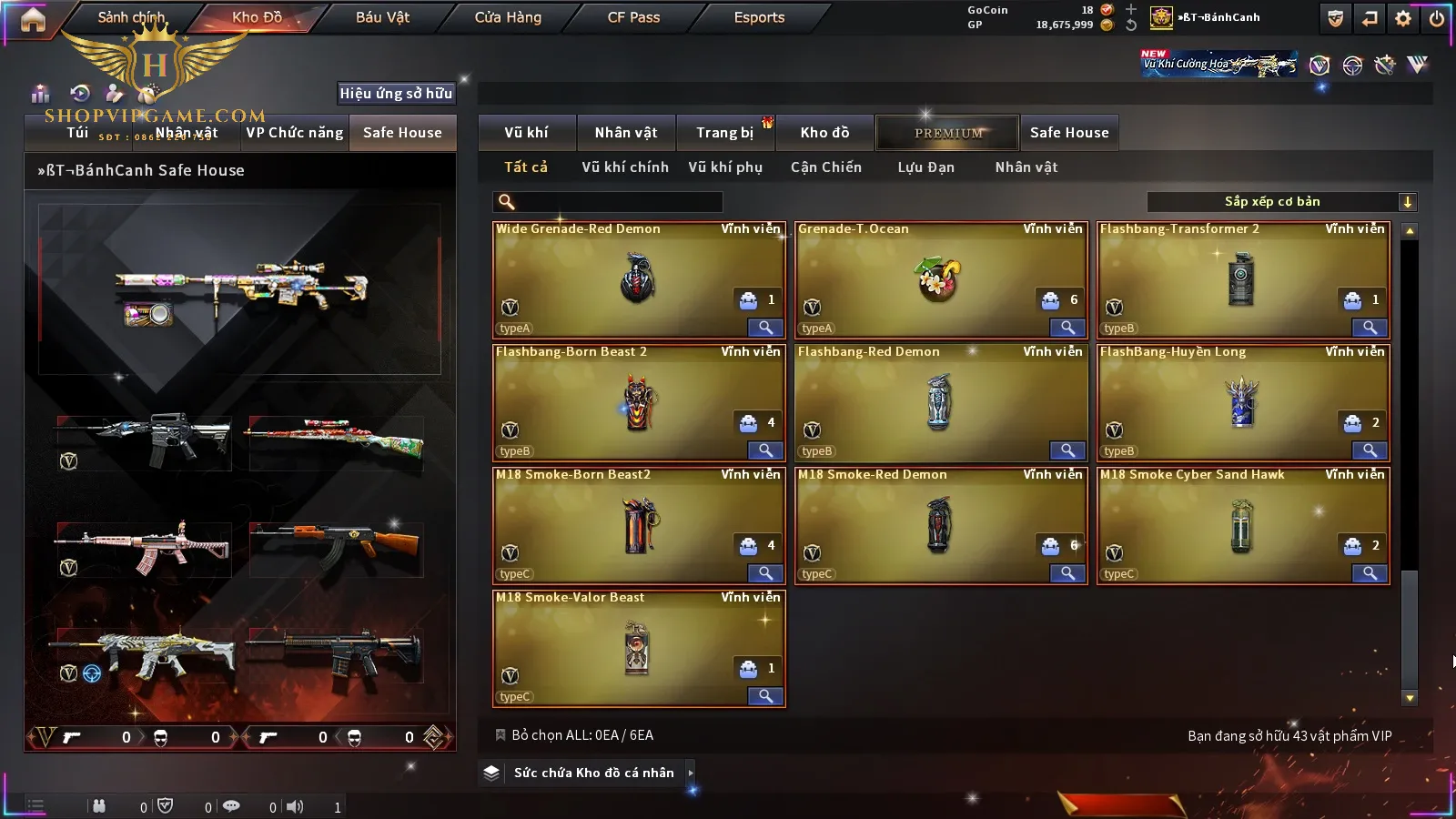Filter by Lựu Đạn category
The height and width of the screenshot is (819, 1456).
click(925, 167)
